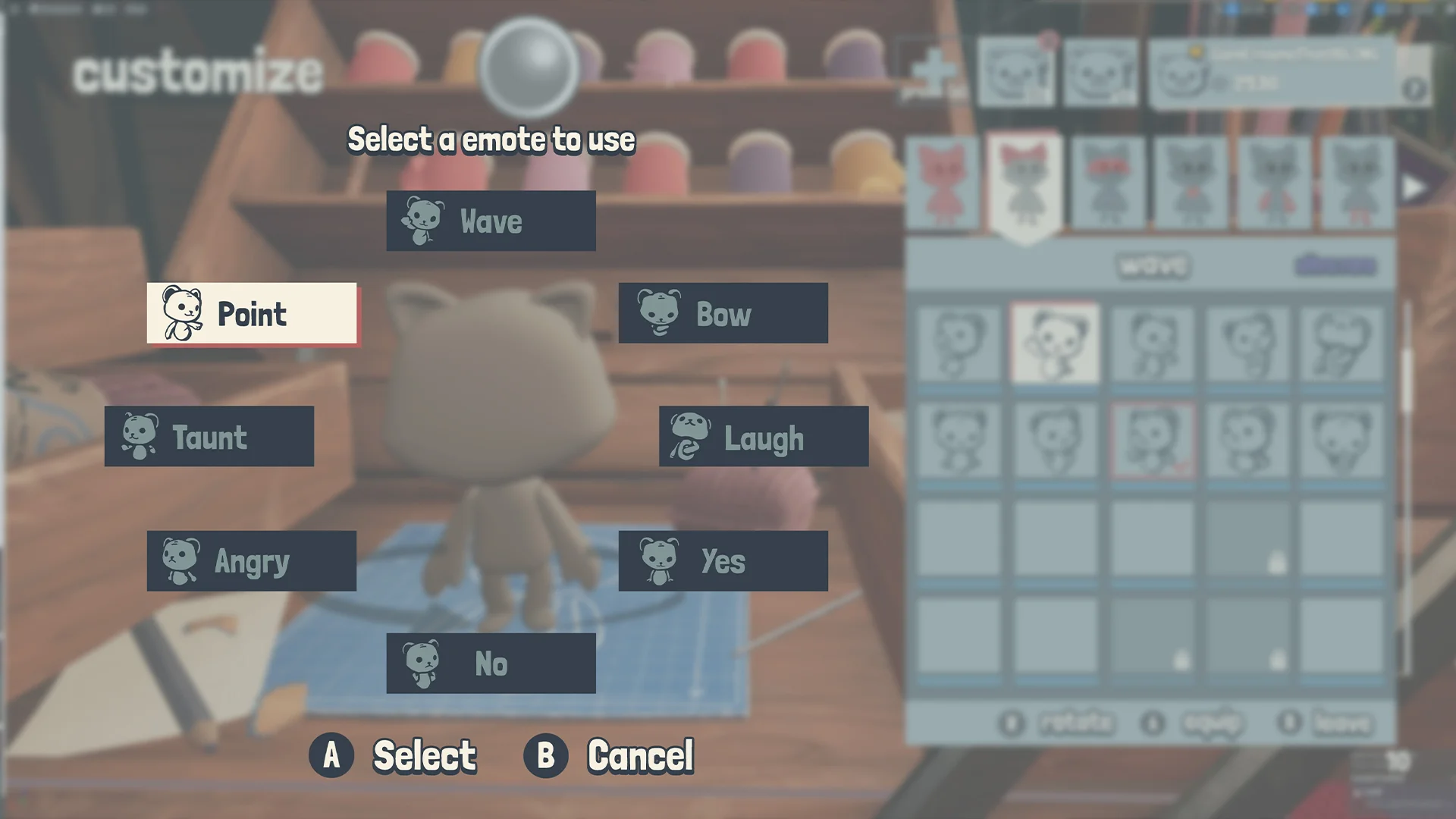The image size is (1456, 819).
Task: Select the highlighted wave emote thumbnail in grid
Action: click(1055, 343)
